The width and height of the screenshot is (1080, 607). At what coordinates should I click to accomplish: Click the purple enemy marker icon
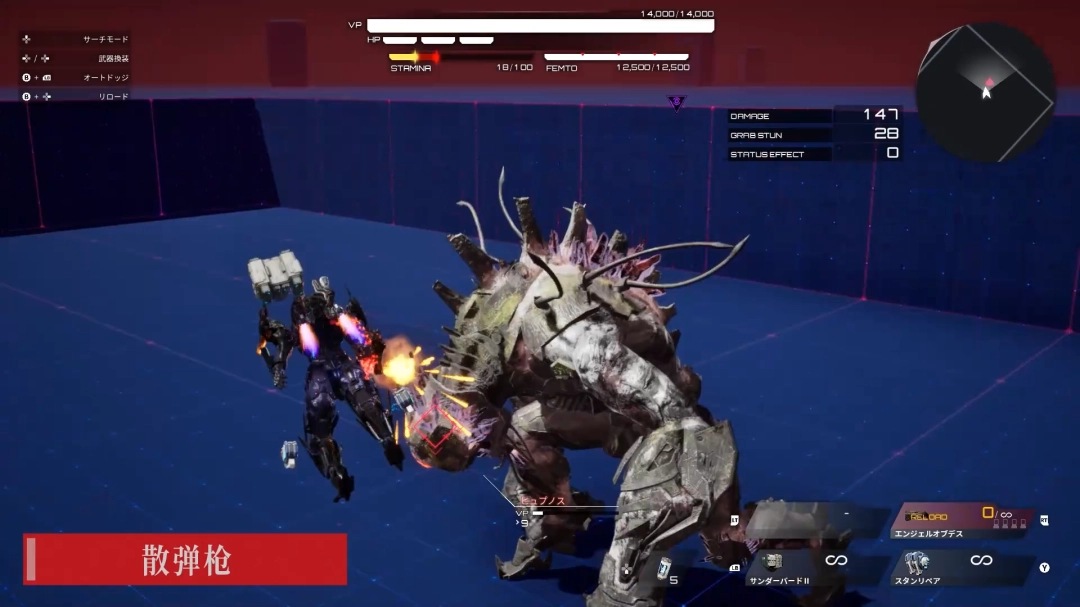click(677, 102)
